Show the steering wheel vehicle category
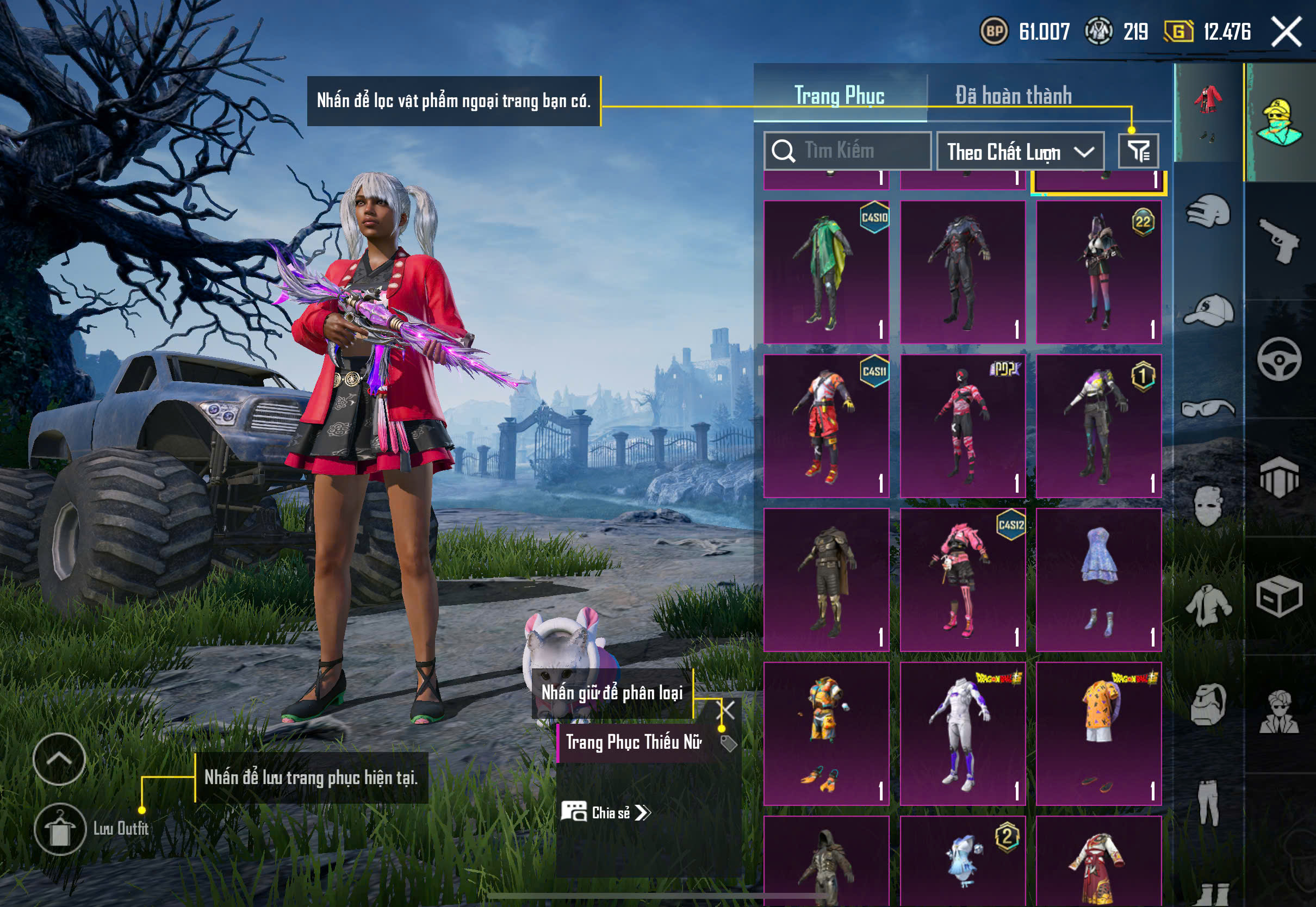 click(1279, 360)
